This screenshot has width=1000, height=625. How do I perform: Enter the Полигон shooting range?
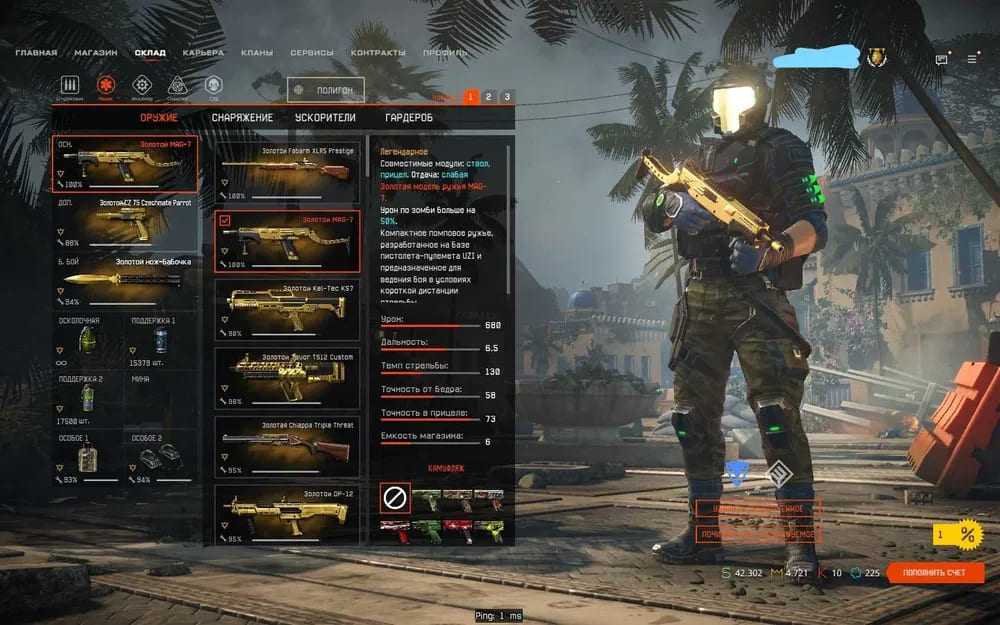click(x=326, y=90)
